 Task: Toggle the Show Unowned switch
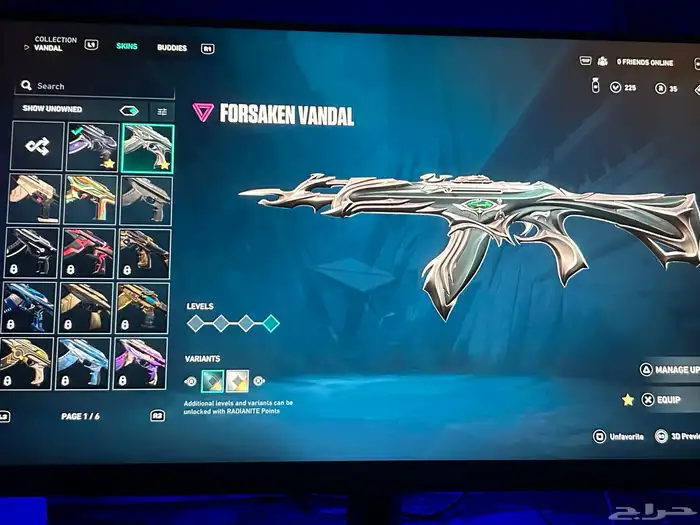click(128, 110)
